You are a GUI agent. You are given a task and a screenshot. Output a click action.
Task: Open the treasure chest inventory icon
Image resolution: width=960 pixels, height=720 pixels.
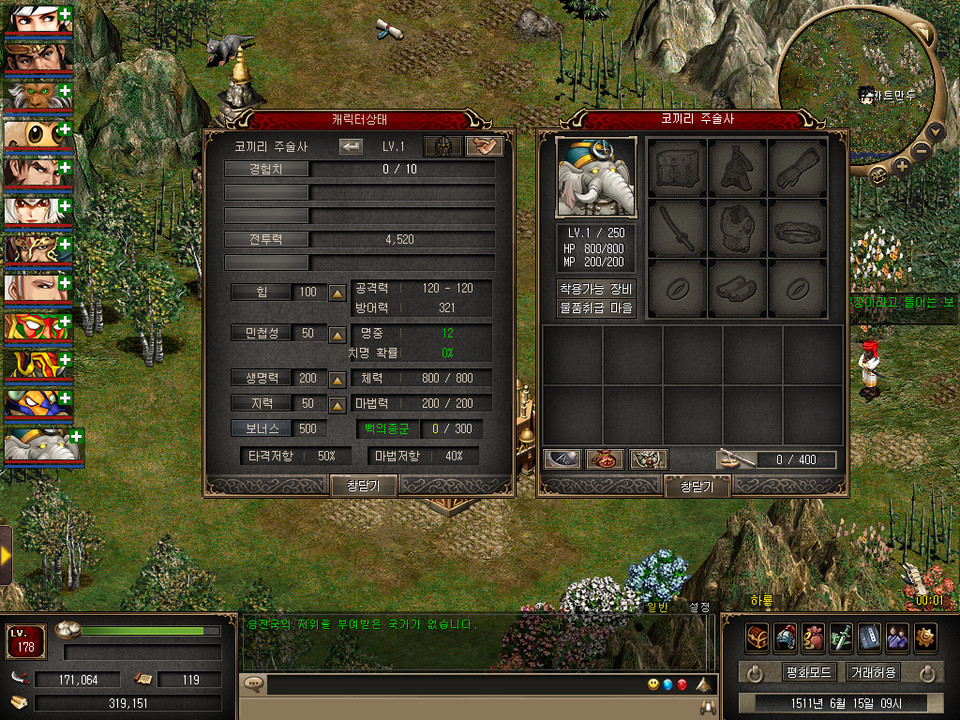(758, 636)
